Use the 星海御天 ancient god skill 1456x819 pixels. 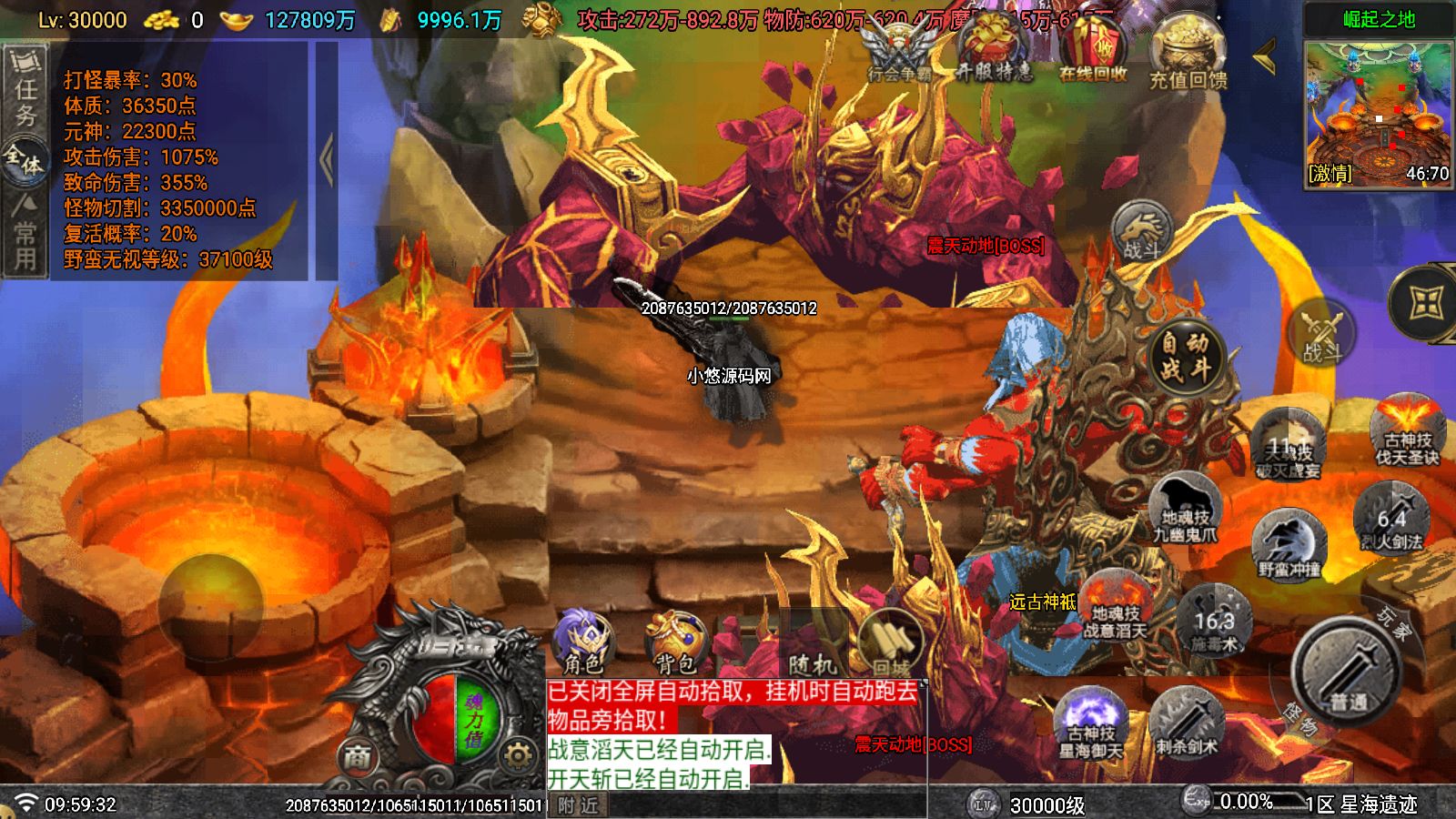[1091, 725]
